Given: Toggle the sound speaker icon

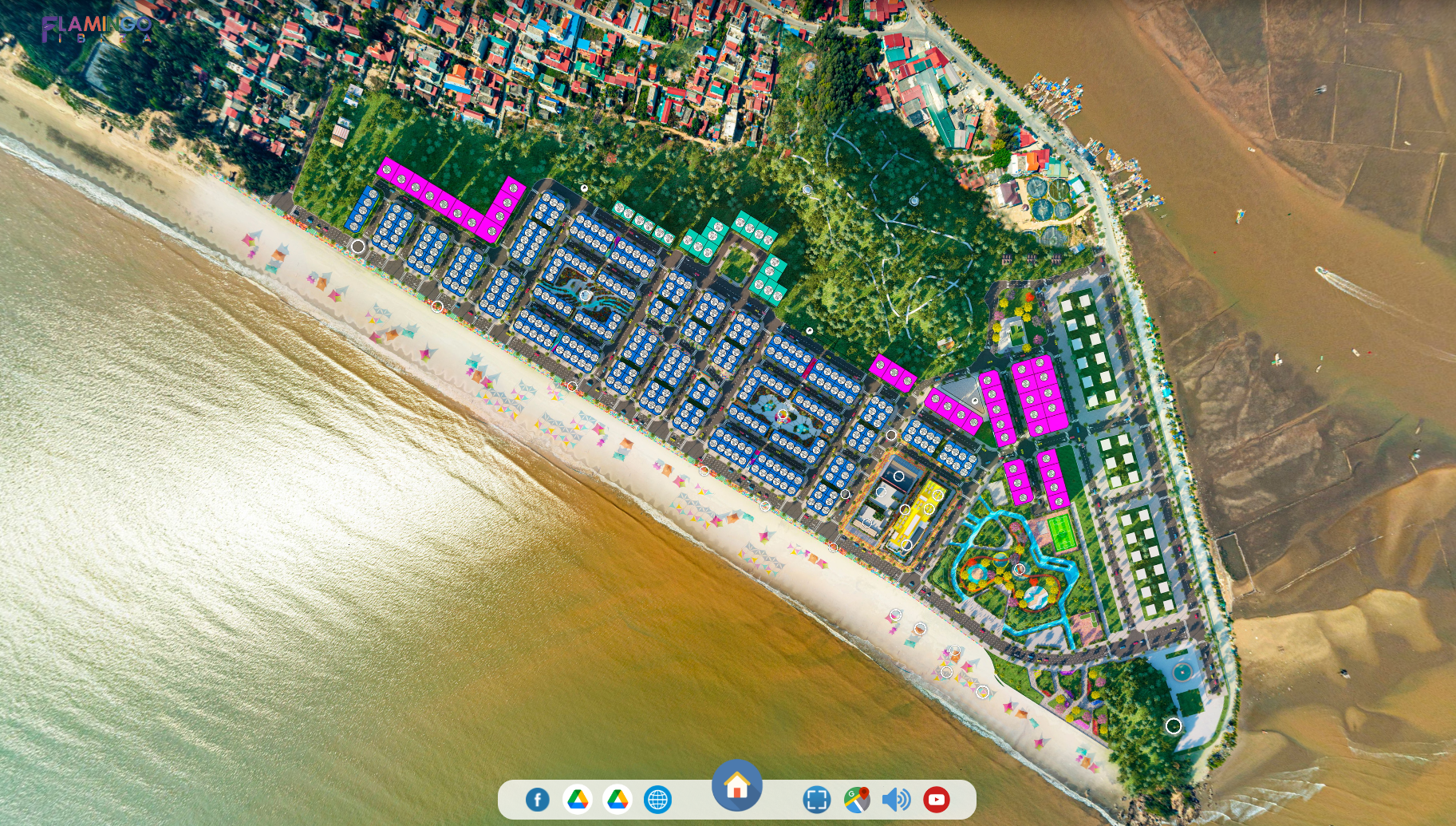Looking at the screenshot, I should click(x=896, y=799).
